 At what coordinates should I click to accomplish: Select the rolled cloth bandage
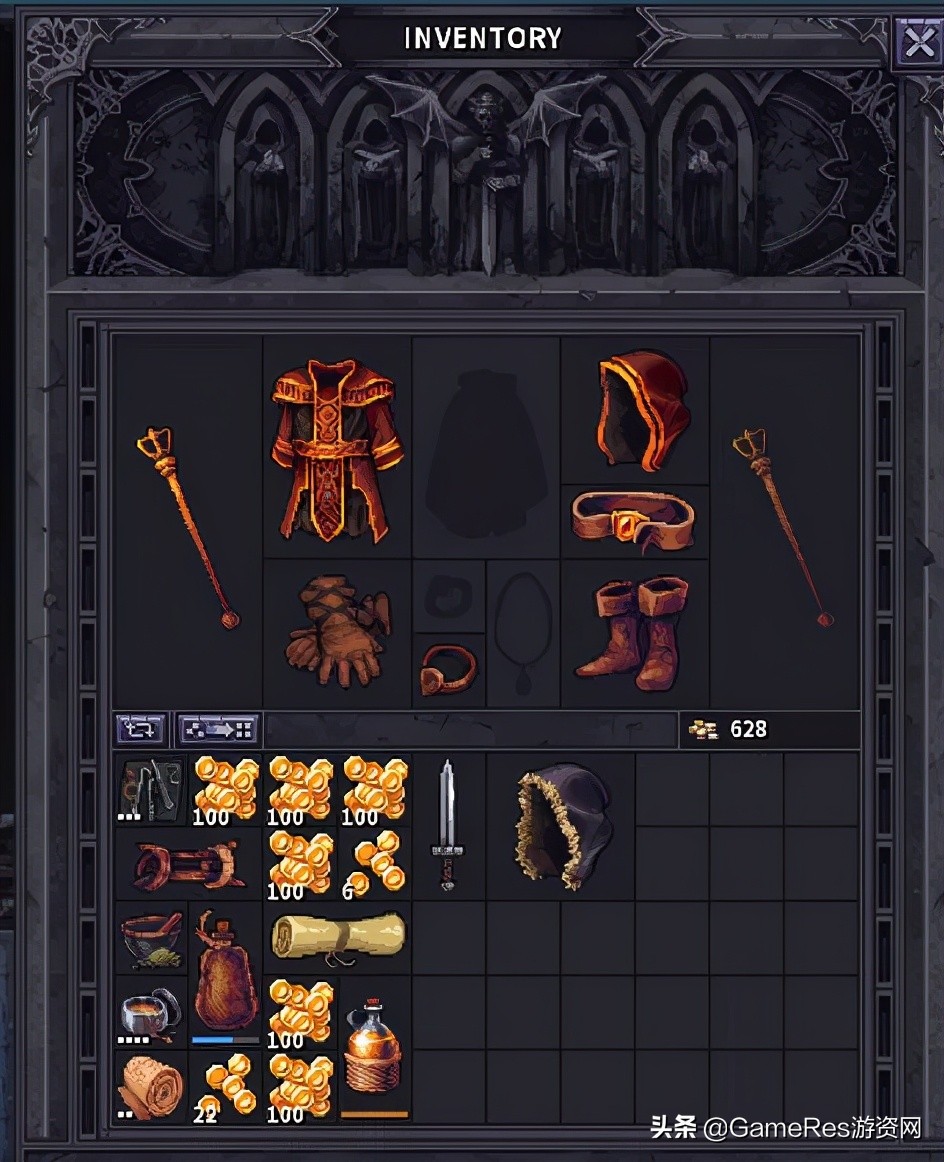pyautogui.click(x=150, y=1086)
